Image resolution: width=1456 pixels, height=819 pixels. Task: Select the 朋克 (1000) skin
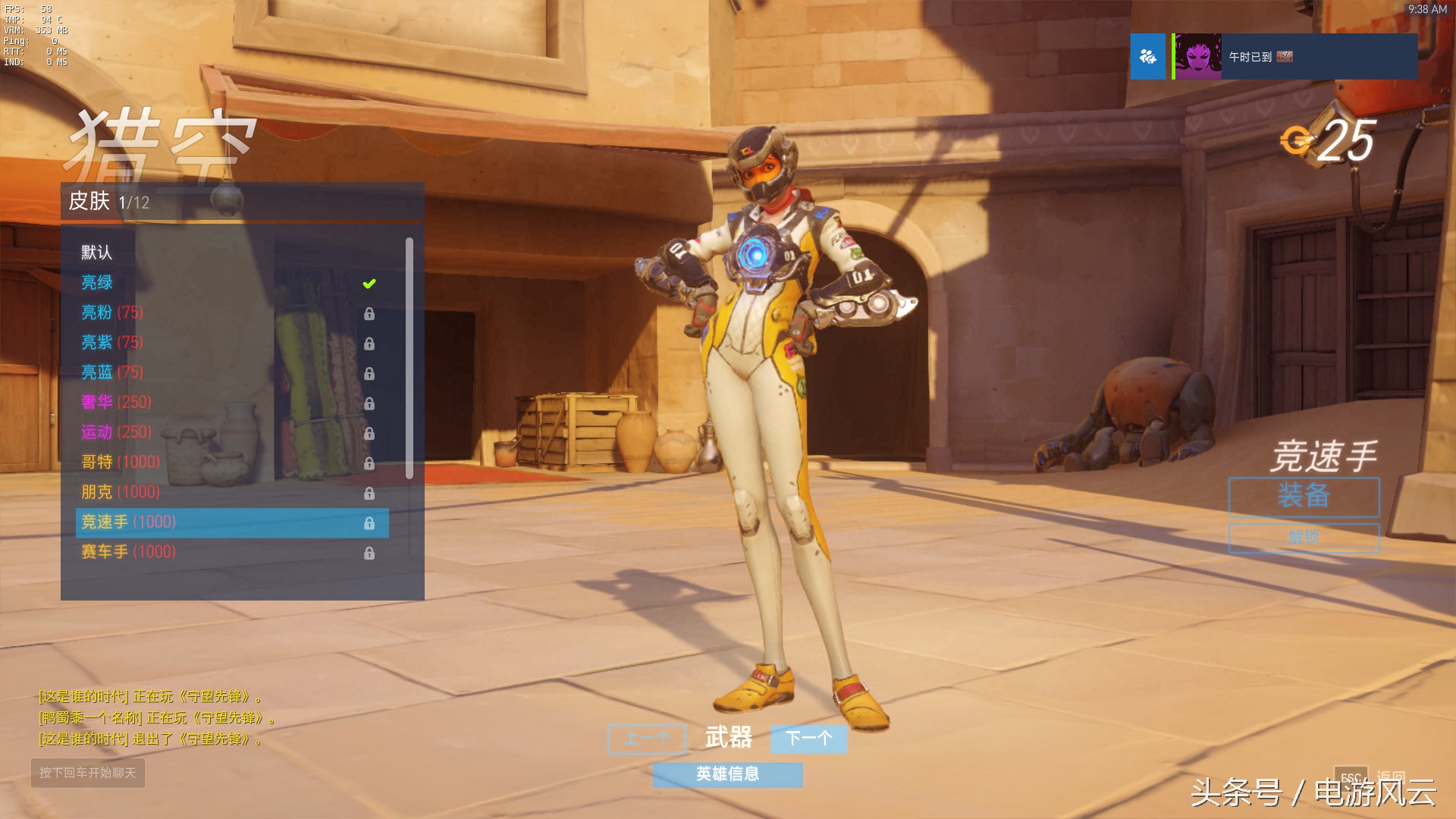121,492
